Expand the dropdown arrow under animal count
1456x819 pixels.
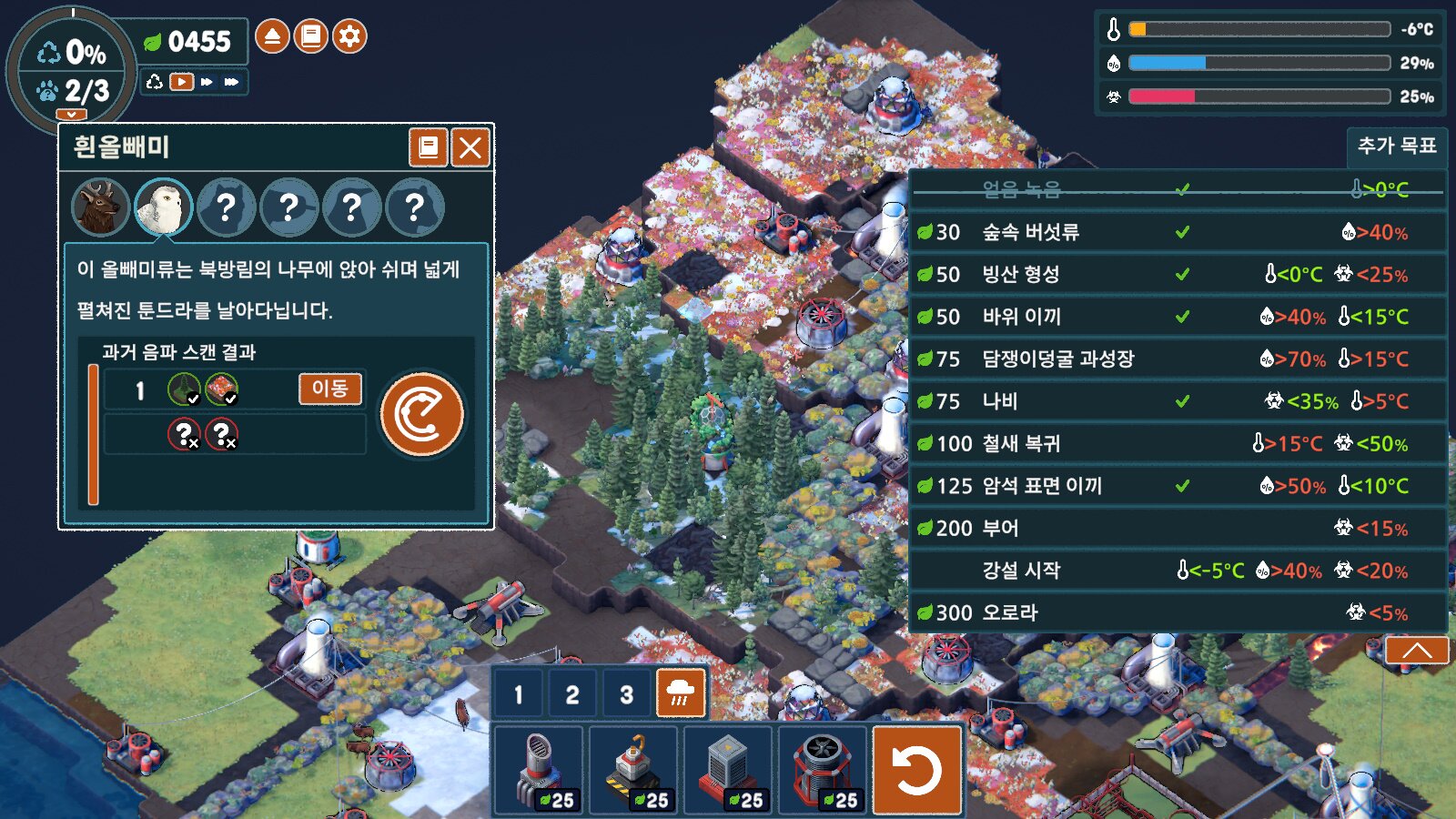(71, 115)
